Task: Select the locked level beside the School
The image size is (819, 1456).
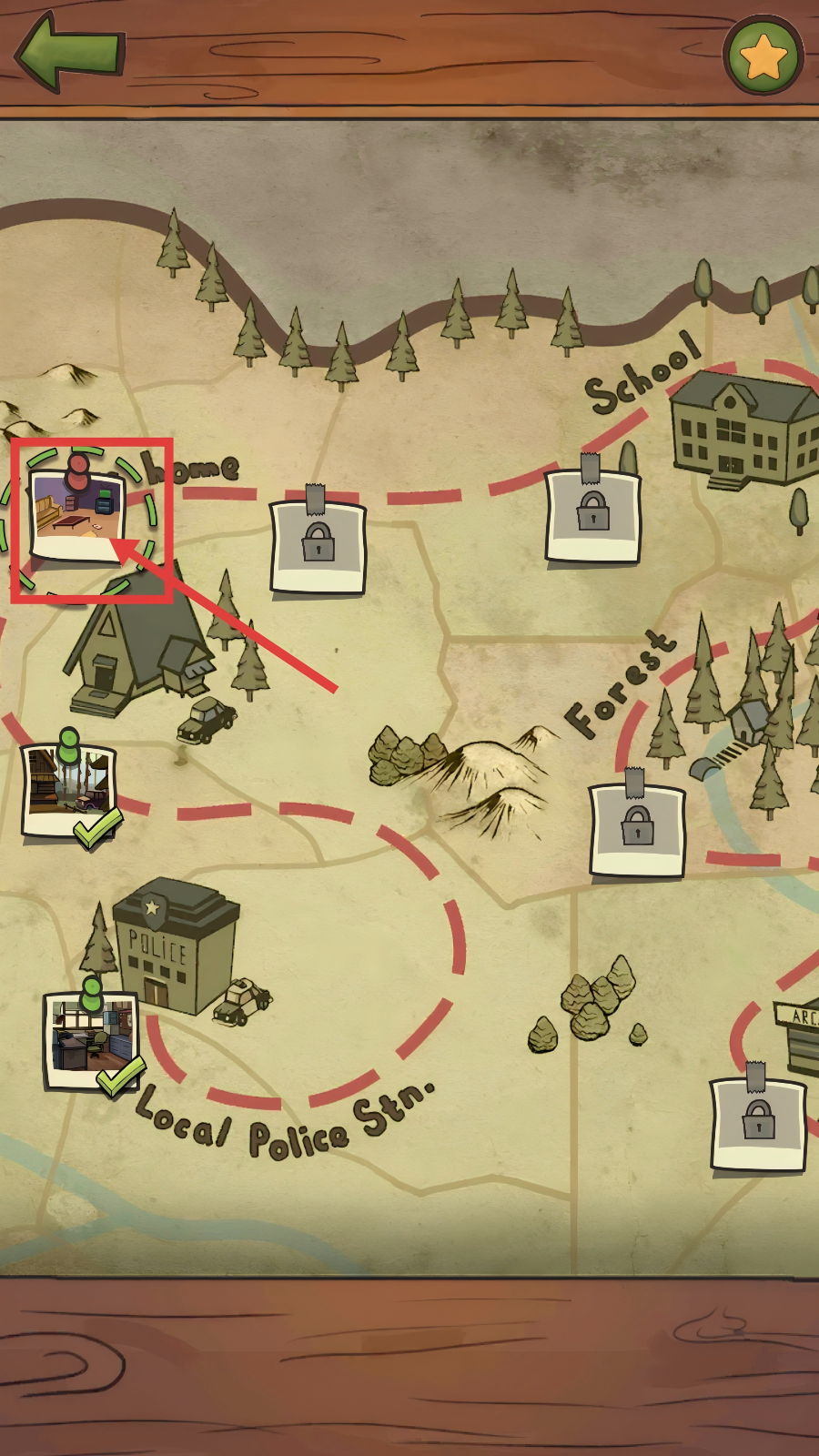Action: pyautogui.click(x=592, y=515)
